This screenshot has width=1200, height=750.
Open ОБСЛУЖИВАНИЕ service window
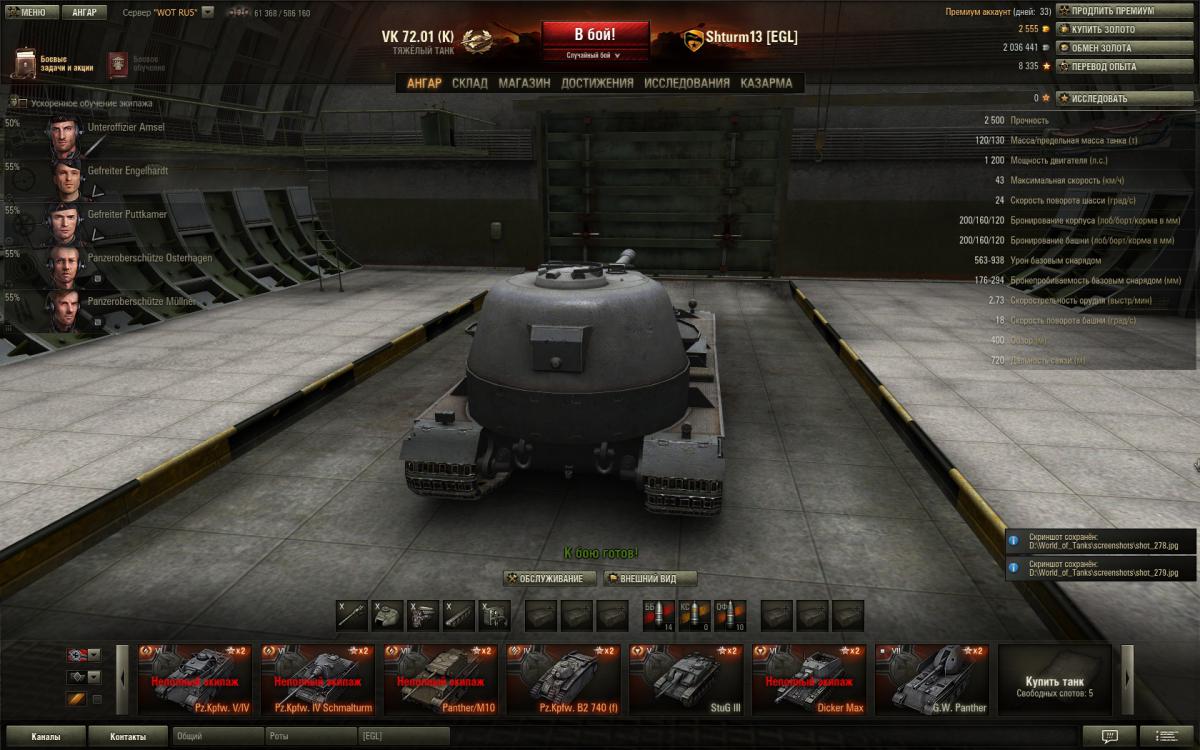pyautogui.click(x=550, y=579)
